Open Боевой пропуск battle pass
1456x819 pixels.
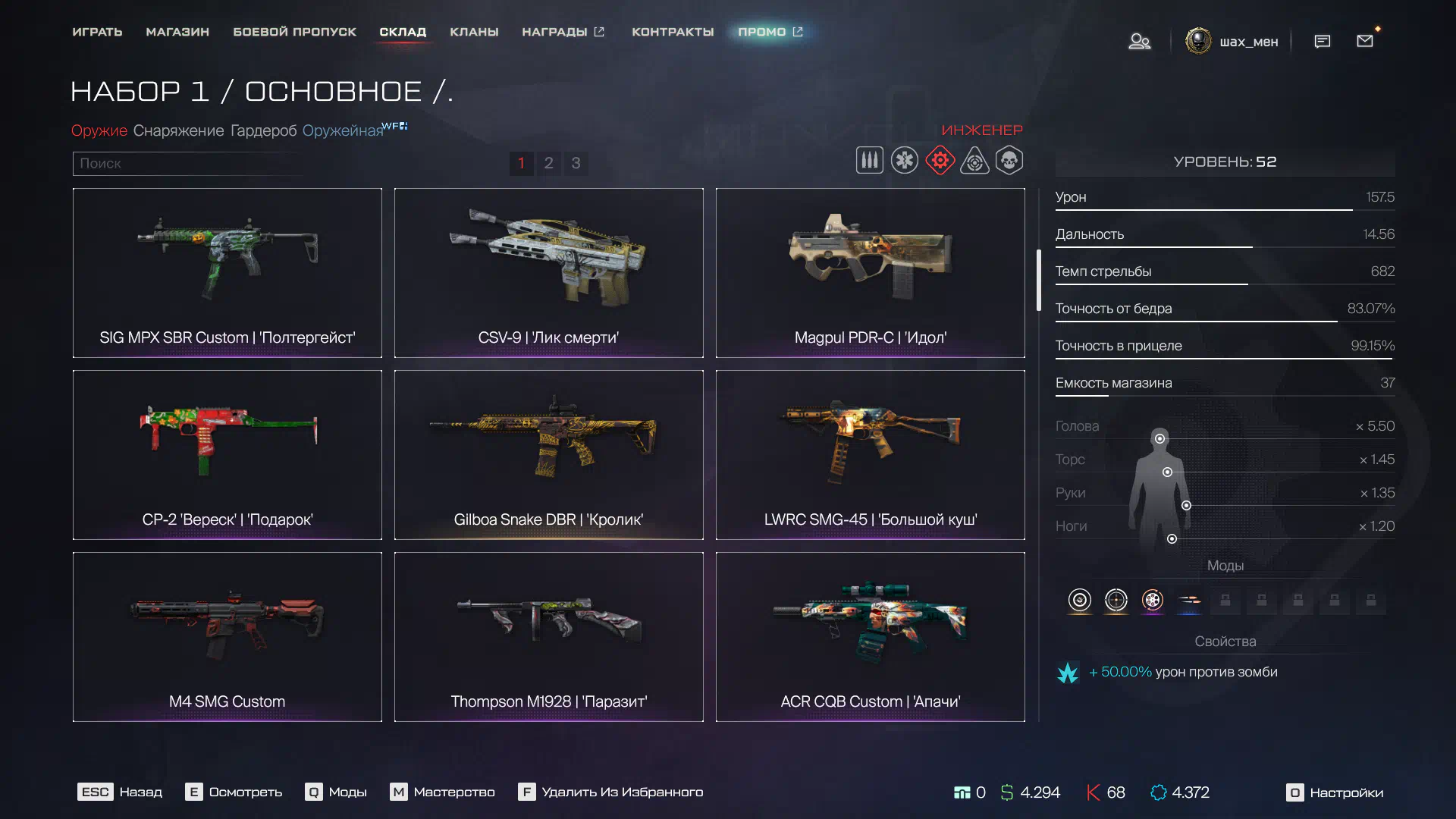click(x=294, y=32)
